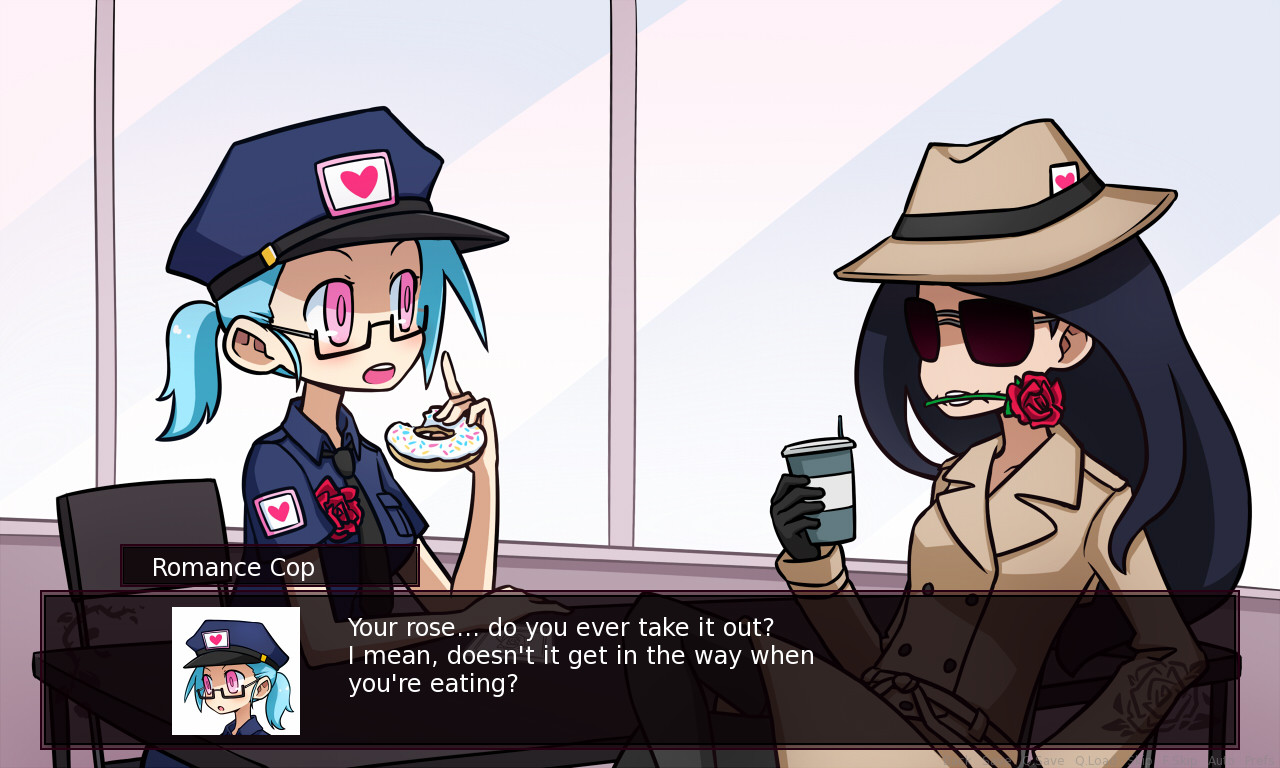Click the heart sticker on the fedora

[x=1064, y=180]
